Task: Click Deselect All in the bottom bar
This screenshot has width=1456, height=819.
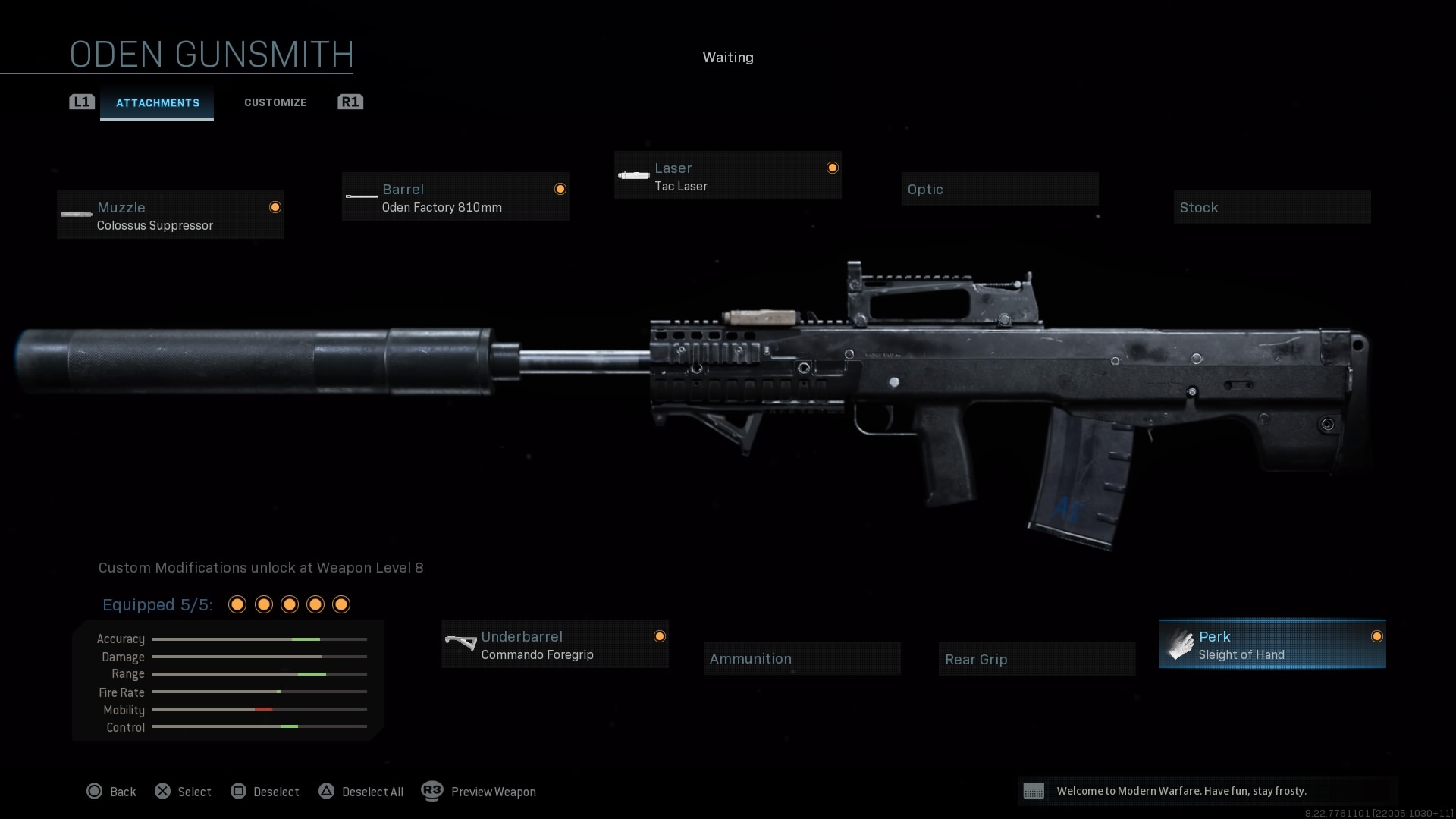Action: [x=372, y=792]
